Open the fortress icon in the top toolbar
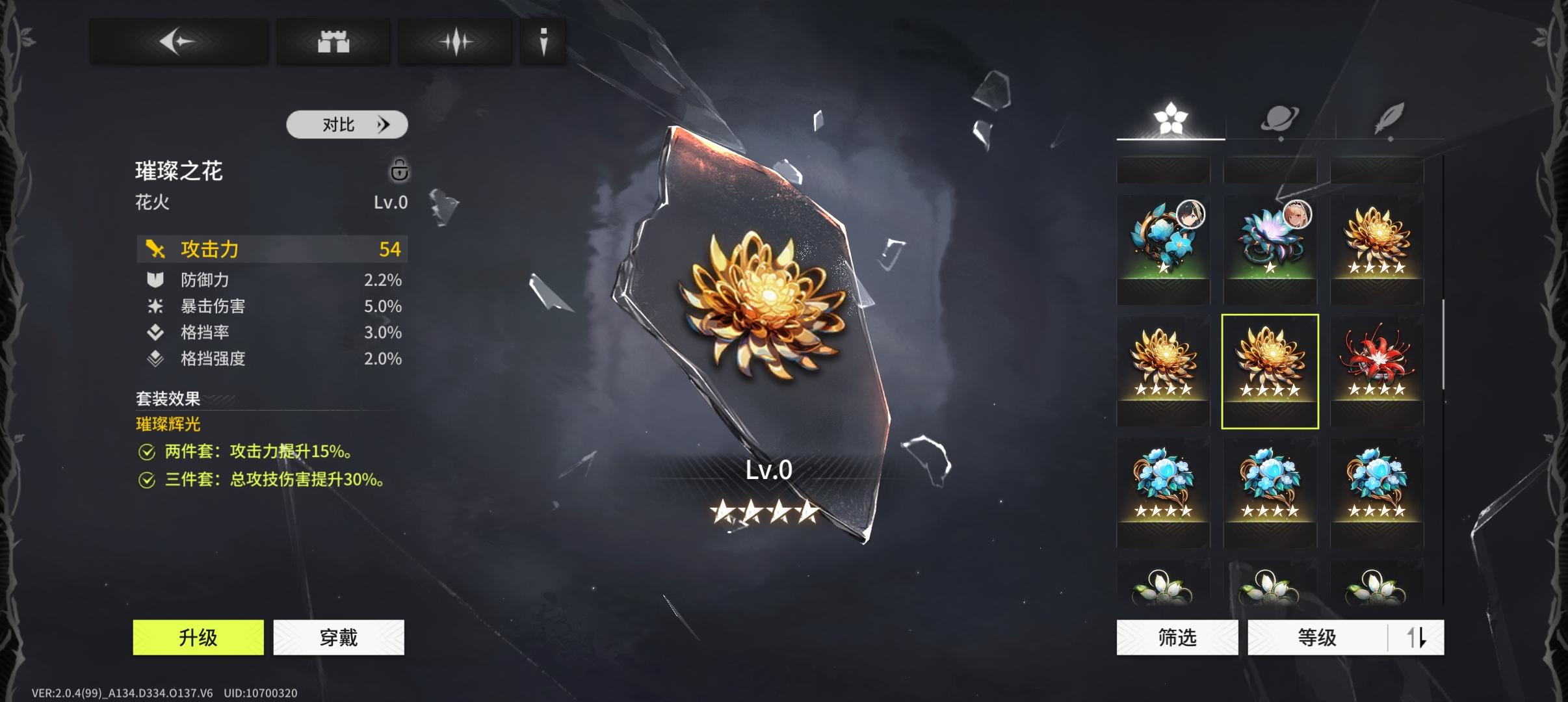Viewport: 1568px width, 702px height. tap(334, 41)
